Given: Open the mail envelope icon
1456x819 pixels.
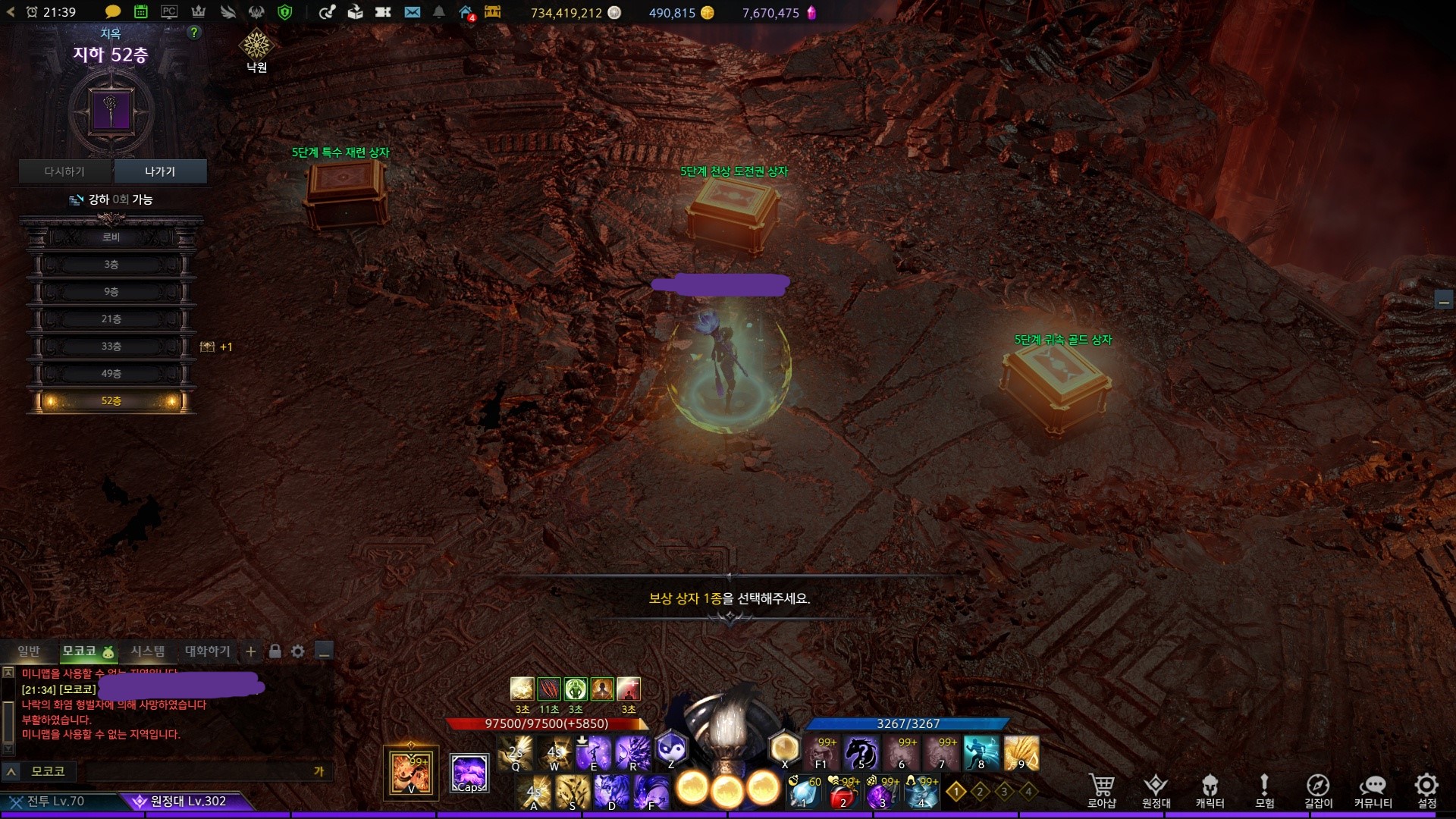Looking at the screenshot, I should pos(412,12).
